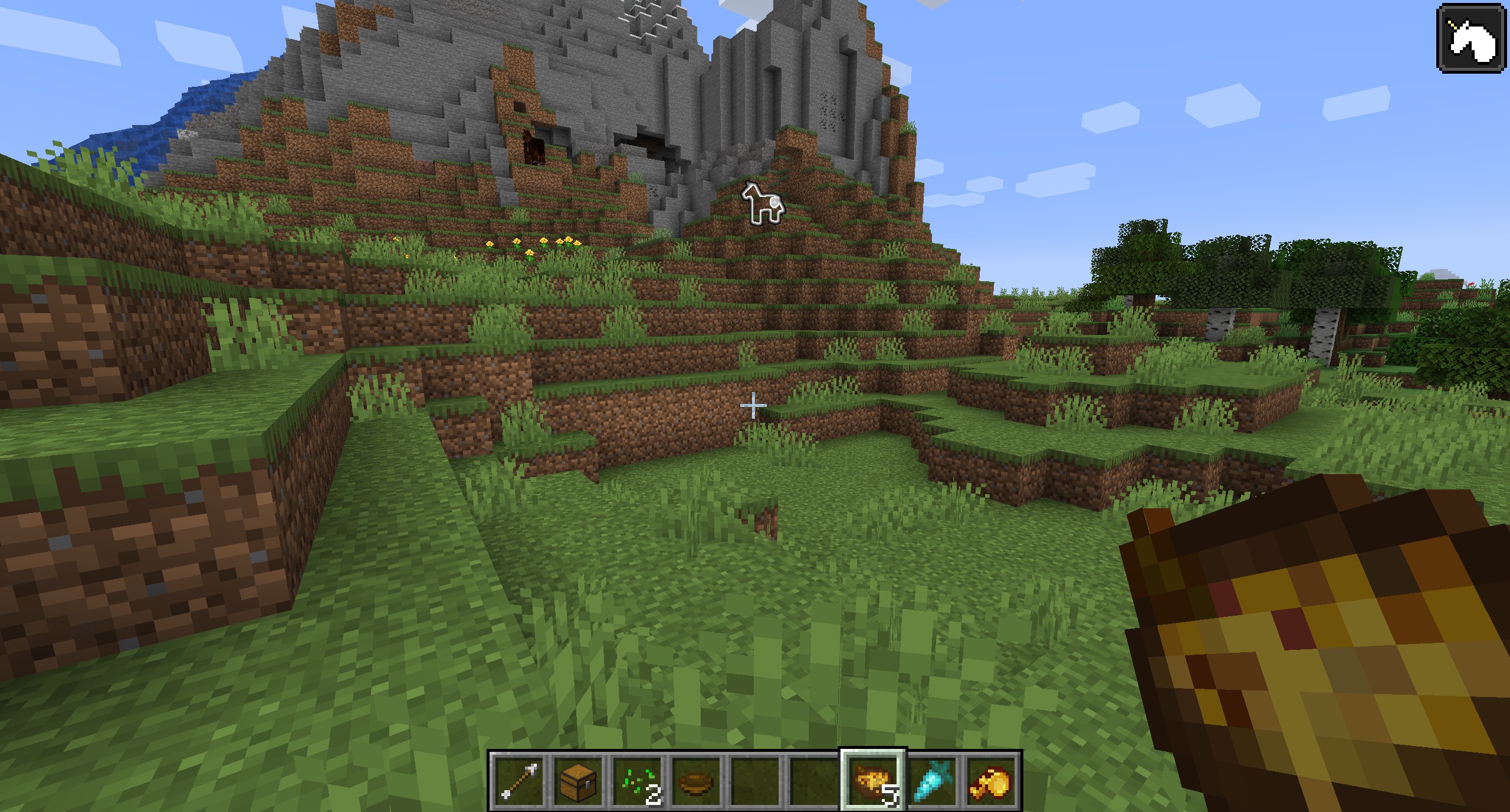1510x812 pixels.
Task: Click the white horse waypoint marker
Action: [x=763, y=203]
